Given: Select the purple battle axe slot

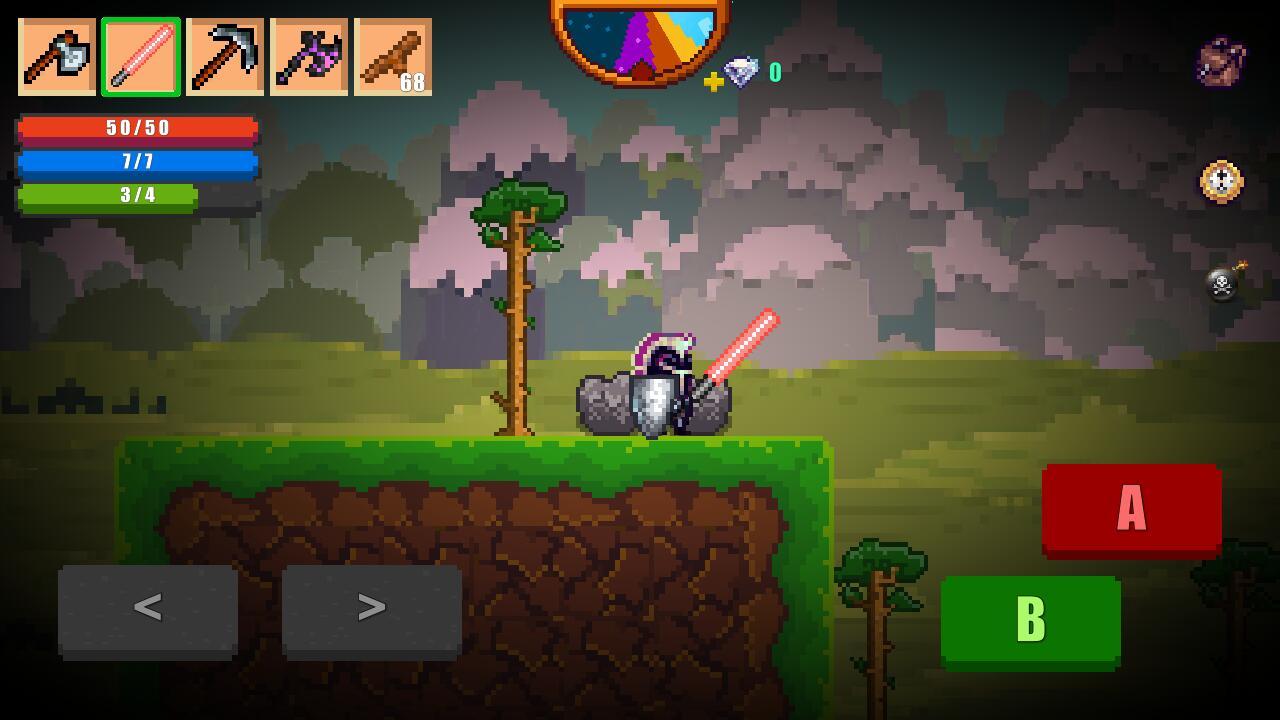Looking at the screenshot, I should tap(309, 57).
